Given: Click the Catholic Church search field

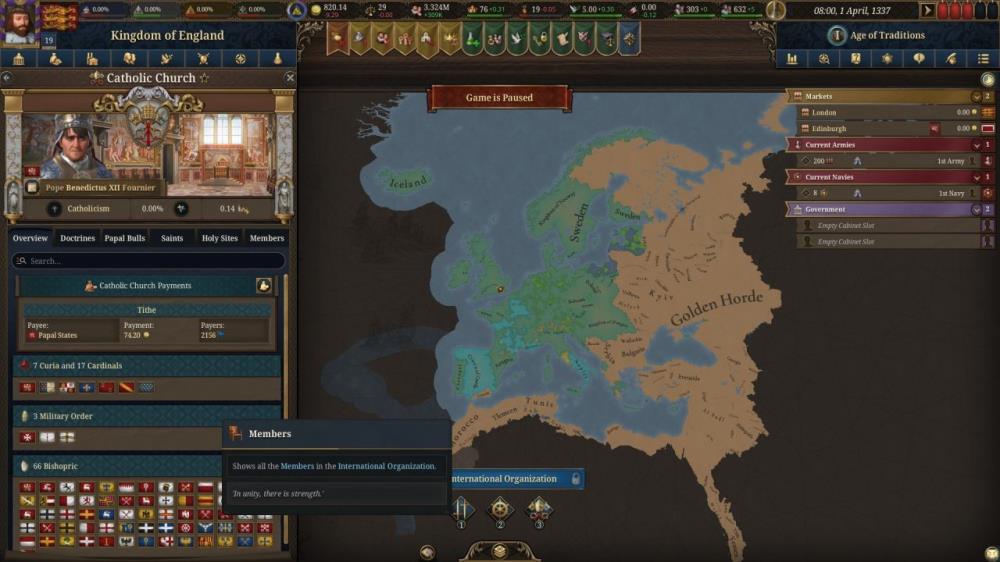Looking at the screenshot, I should [148, 261].
